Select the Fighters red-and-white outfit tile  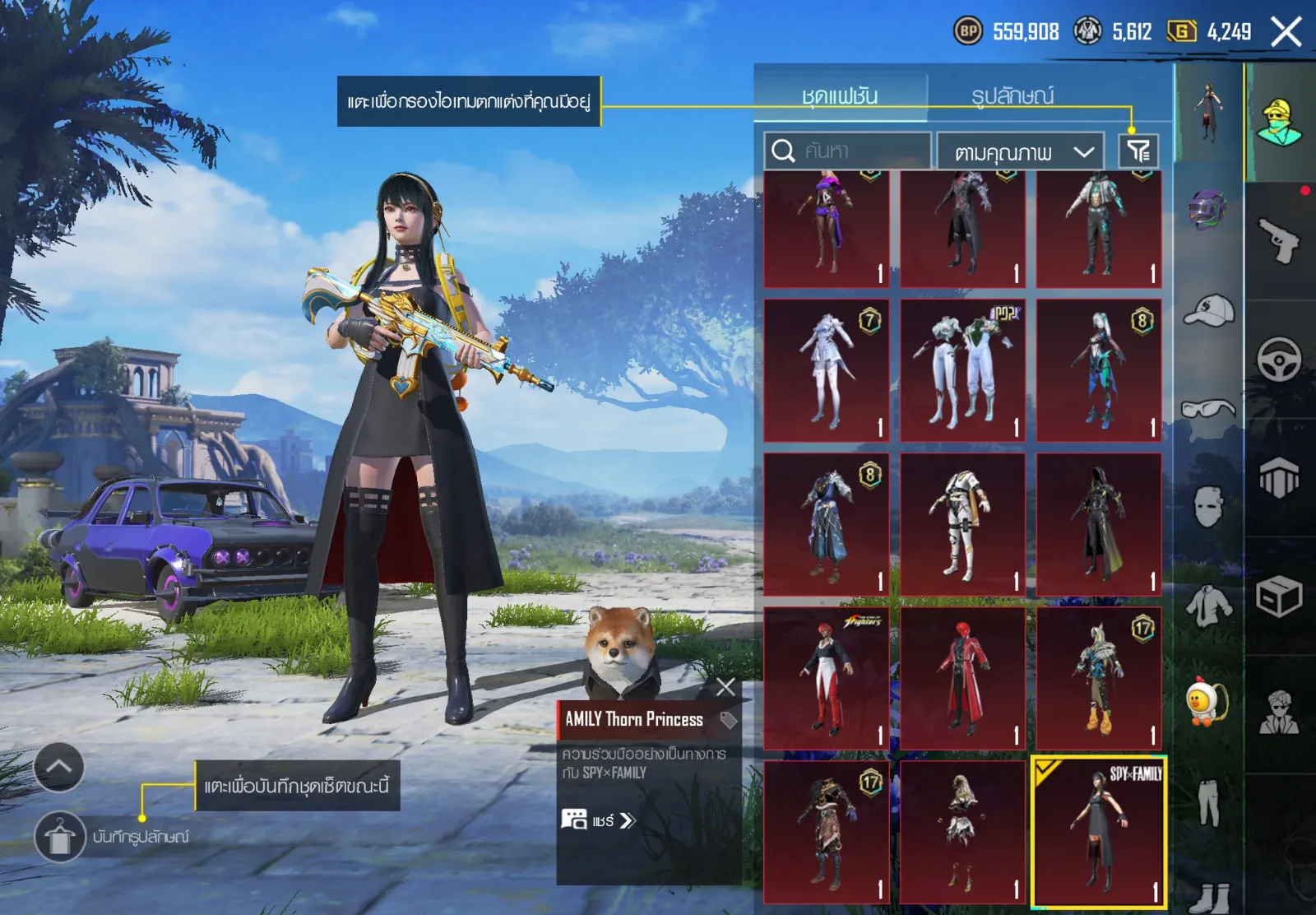click(x=826, y=678)
